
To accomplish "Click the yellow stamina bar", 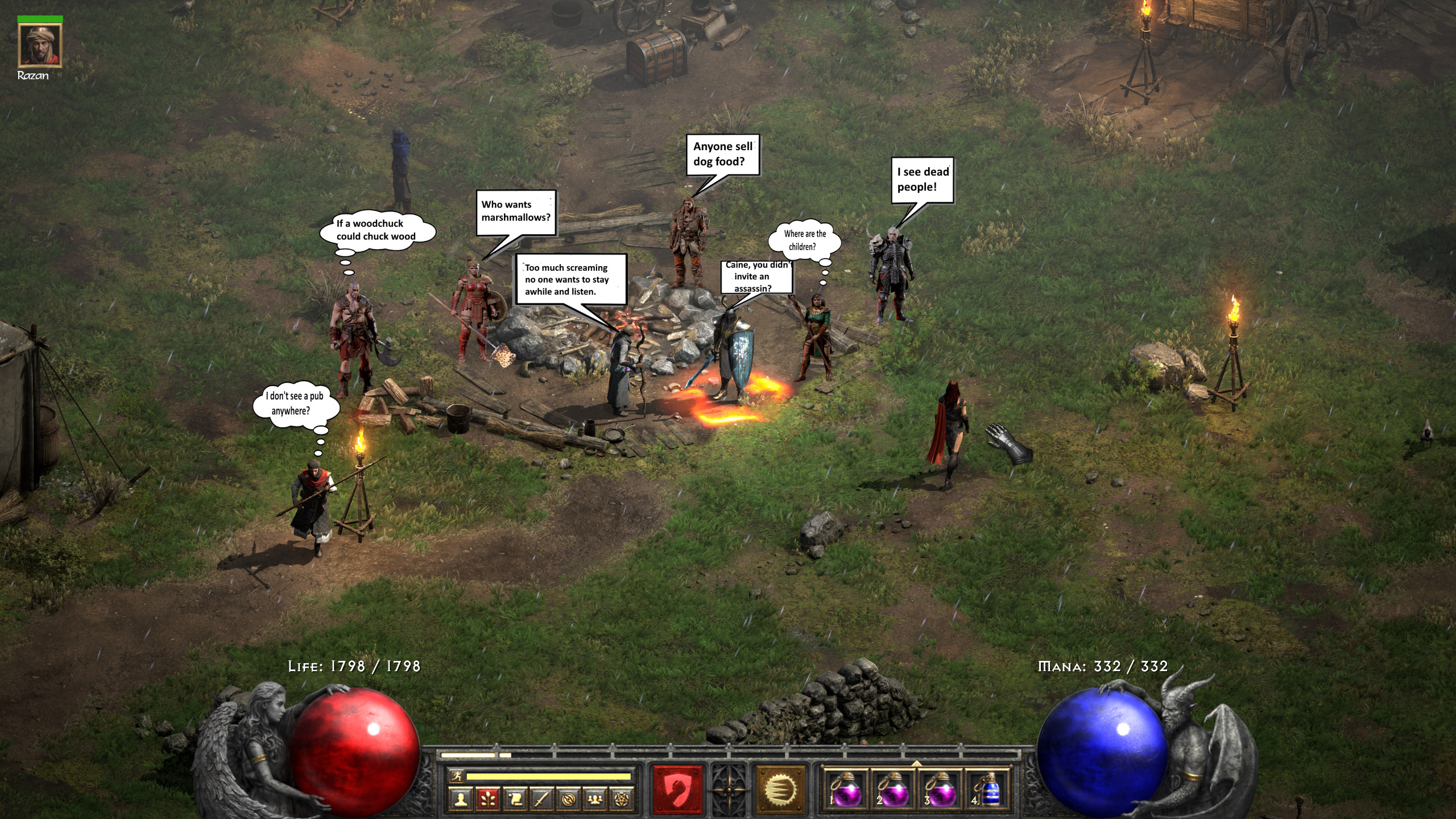I will 548,777.
